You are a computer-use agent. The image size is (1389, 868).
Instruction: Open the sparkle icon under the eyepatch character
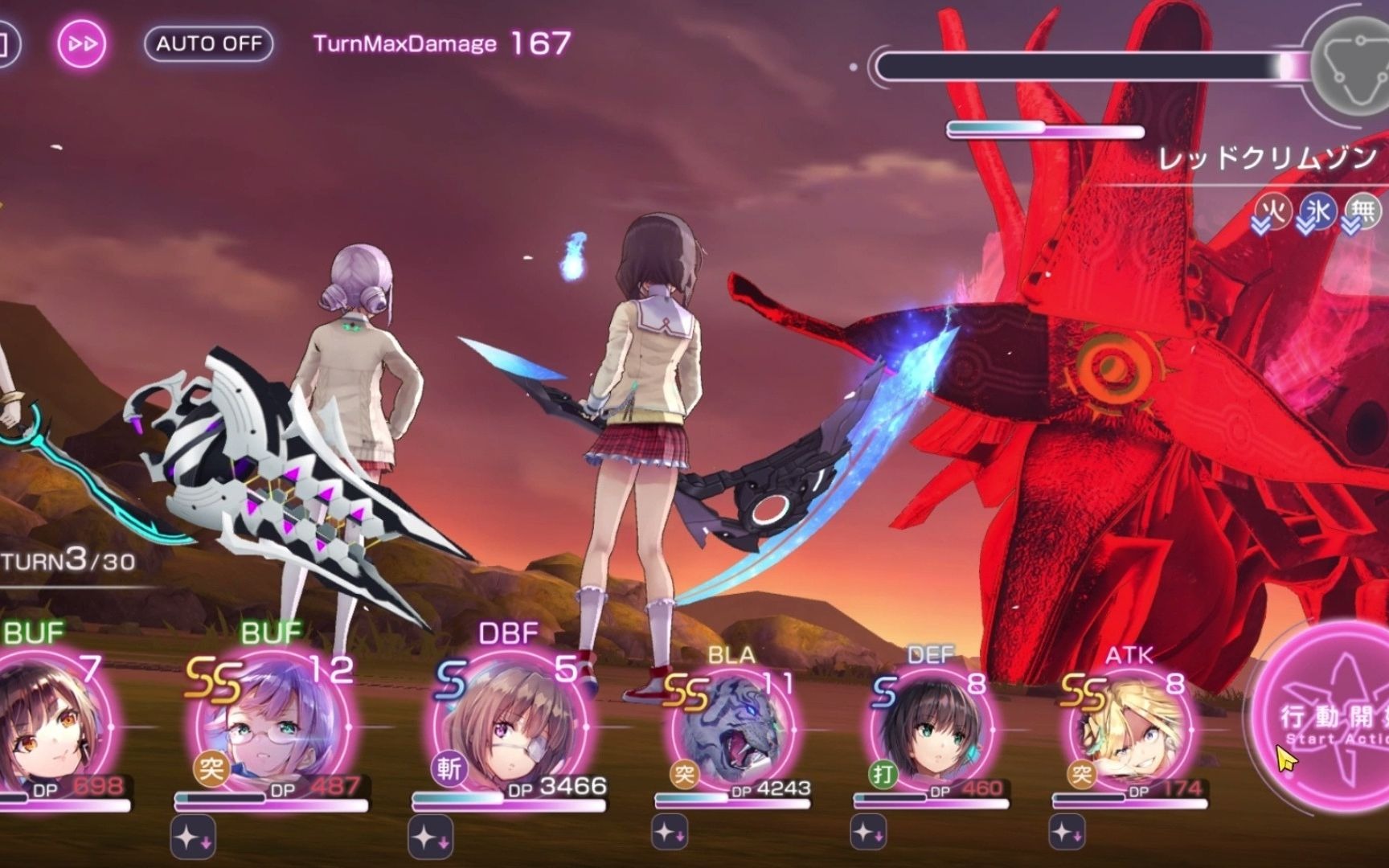pos(430,837)
